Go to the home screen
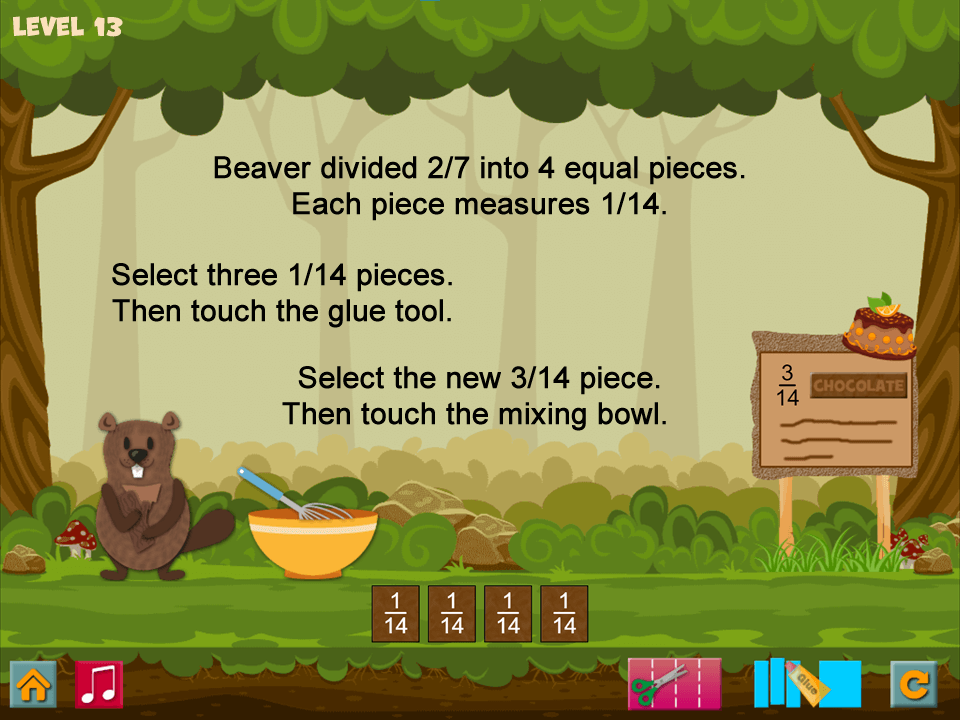The image size is (960, 720). pyautogui.click(x=33, y=685)
